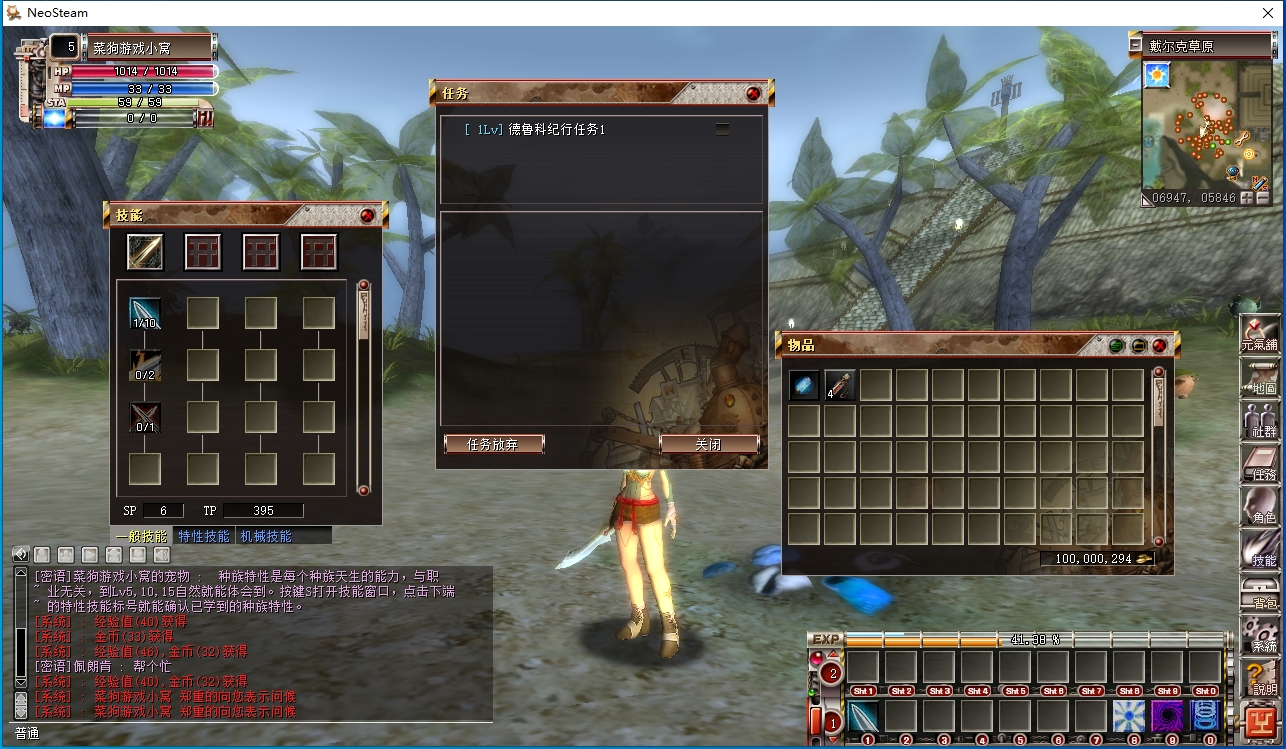Switch to the 机械技能 skills tab
This screenshot has height=749, width=1286.
click(265, 534)
